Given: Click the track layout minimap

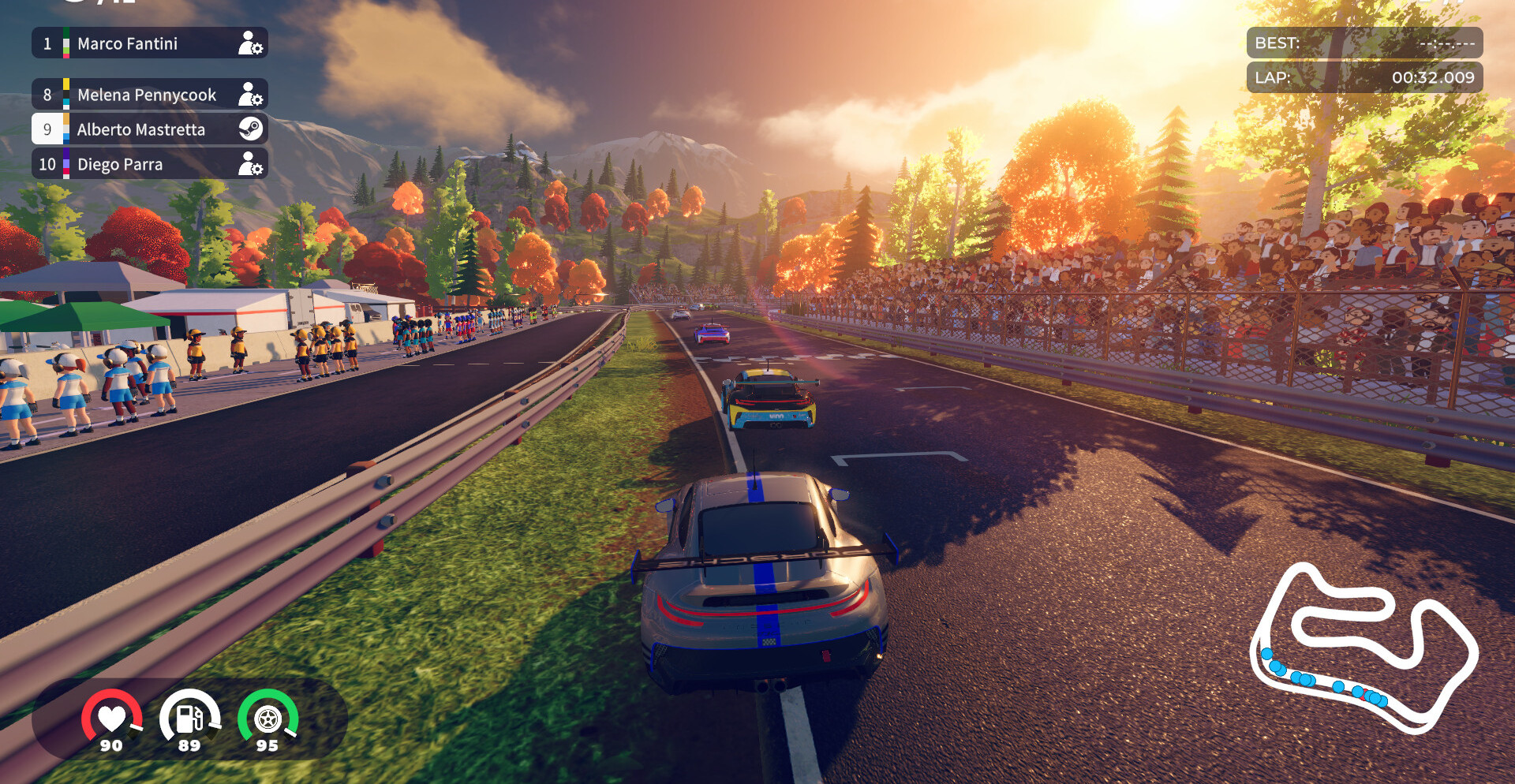Looking at the screenshot, I should coord(1363,648).
